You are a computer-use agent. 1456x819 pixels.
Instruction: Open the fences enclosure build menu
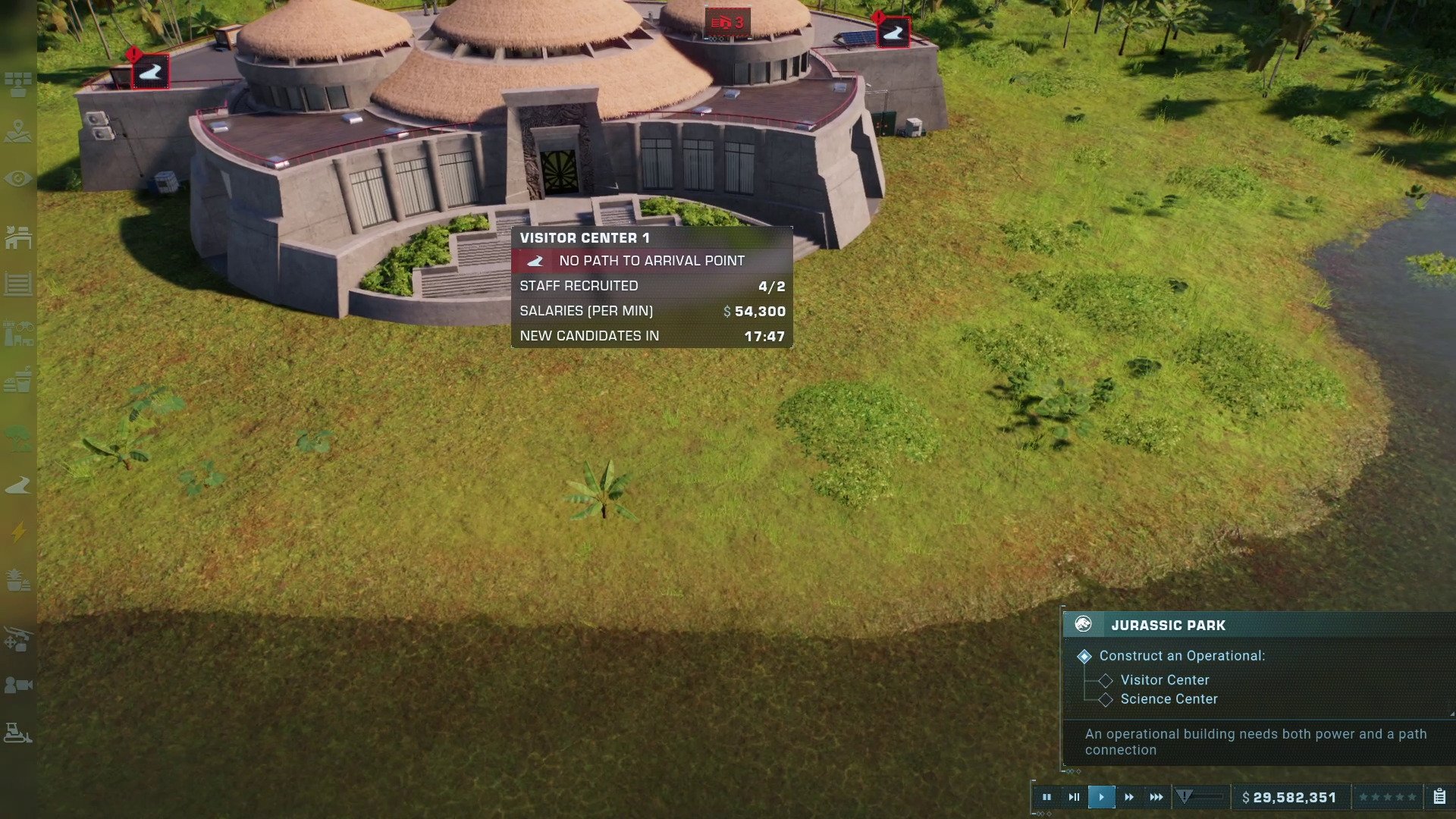tap(18, 284)
